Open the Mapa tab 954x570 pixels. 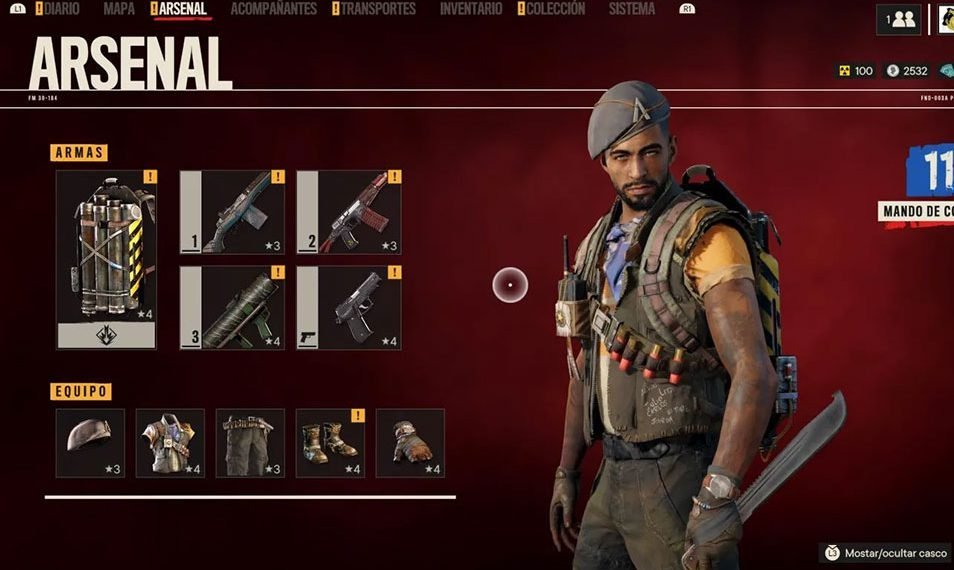click(x=119, y=9)
